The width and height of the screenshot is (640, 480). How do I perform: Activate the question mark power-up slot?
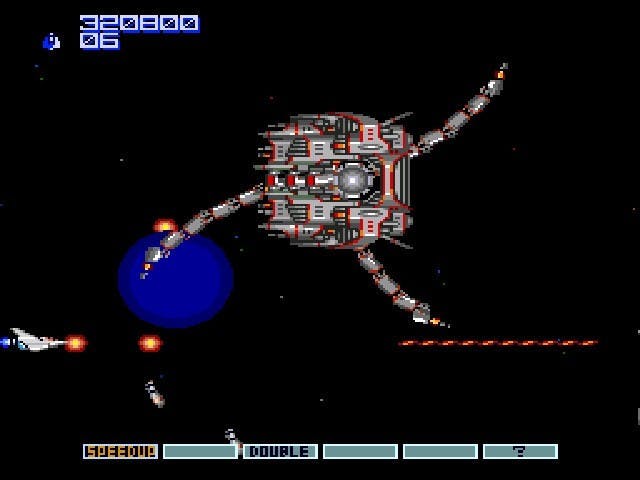520,452
